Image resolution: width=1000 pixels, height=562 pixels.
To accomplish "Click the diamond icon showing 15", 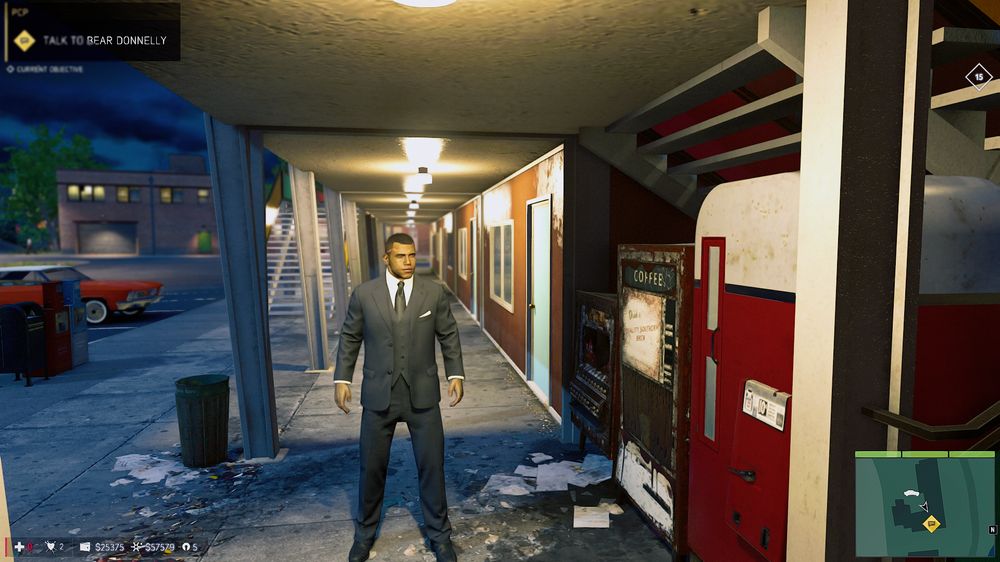I will point(978,76).
